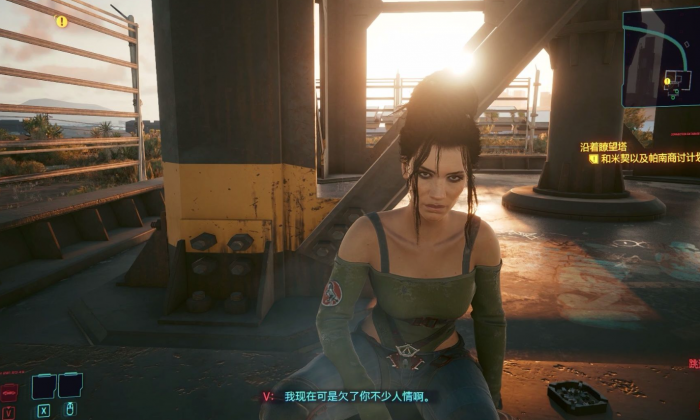
Task: Click the minimap in the corner
Action: tap(661, 57)
